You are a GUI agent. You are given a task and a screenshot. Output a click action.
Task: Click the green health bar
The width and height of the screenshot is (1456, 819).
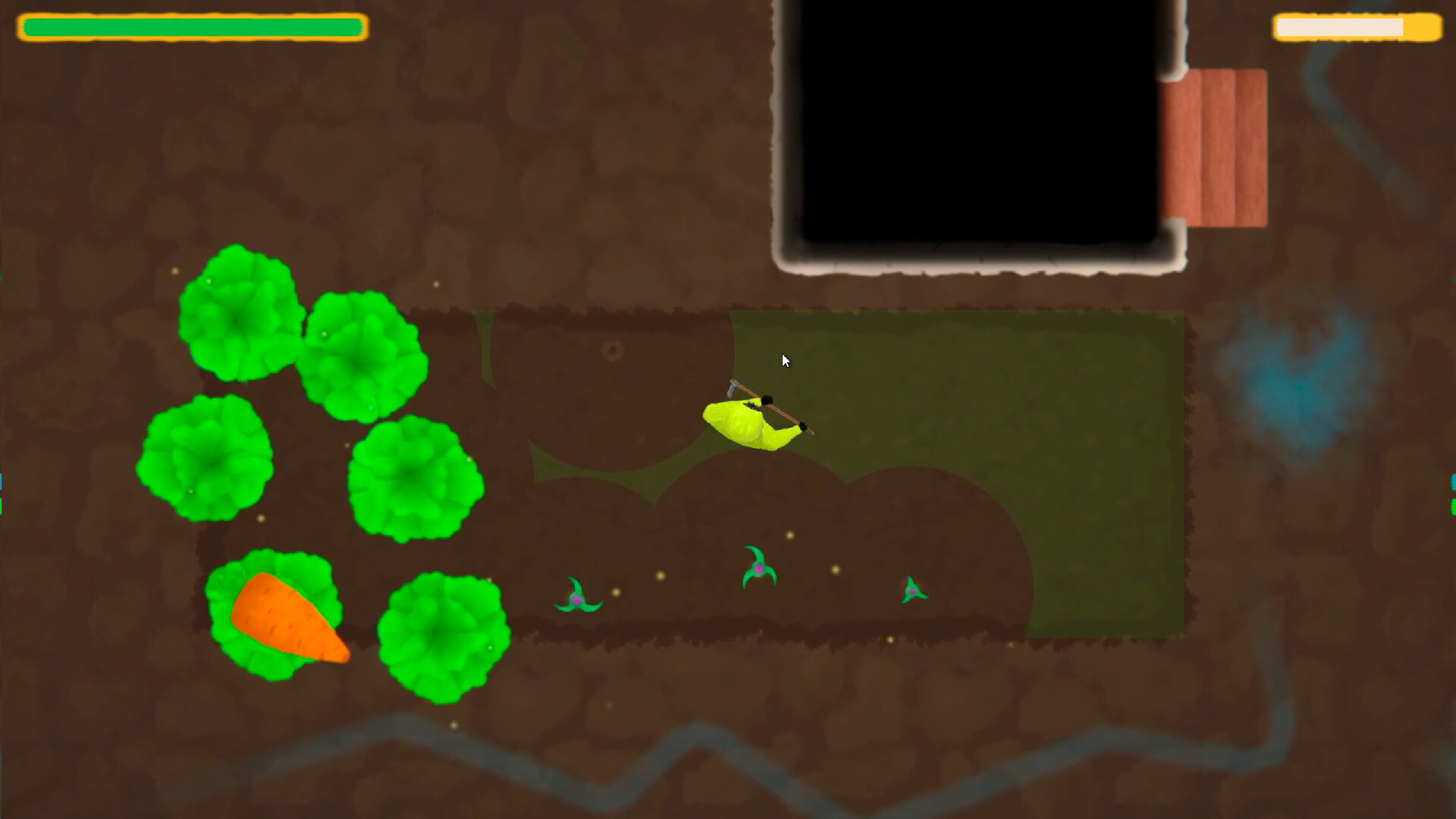pos(190,27)
